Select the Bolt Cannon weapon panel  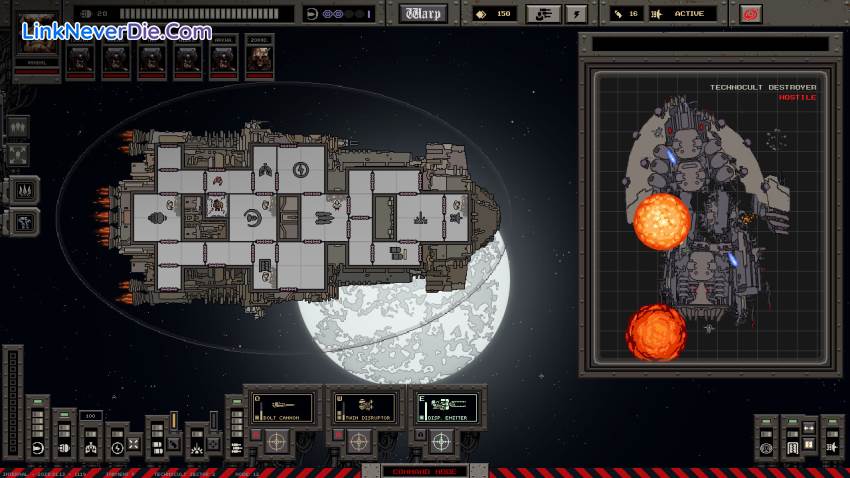[x=280, y=407]
